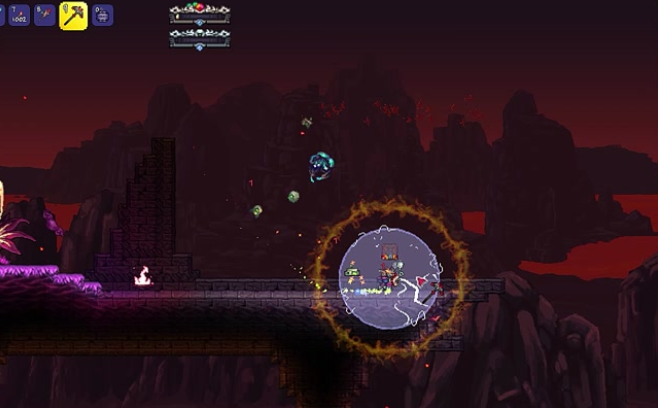Choose the hotbar slot numbered 8

click(x=45, y=15)
